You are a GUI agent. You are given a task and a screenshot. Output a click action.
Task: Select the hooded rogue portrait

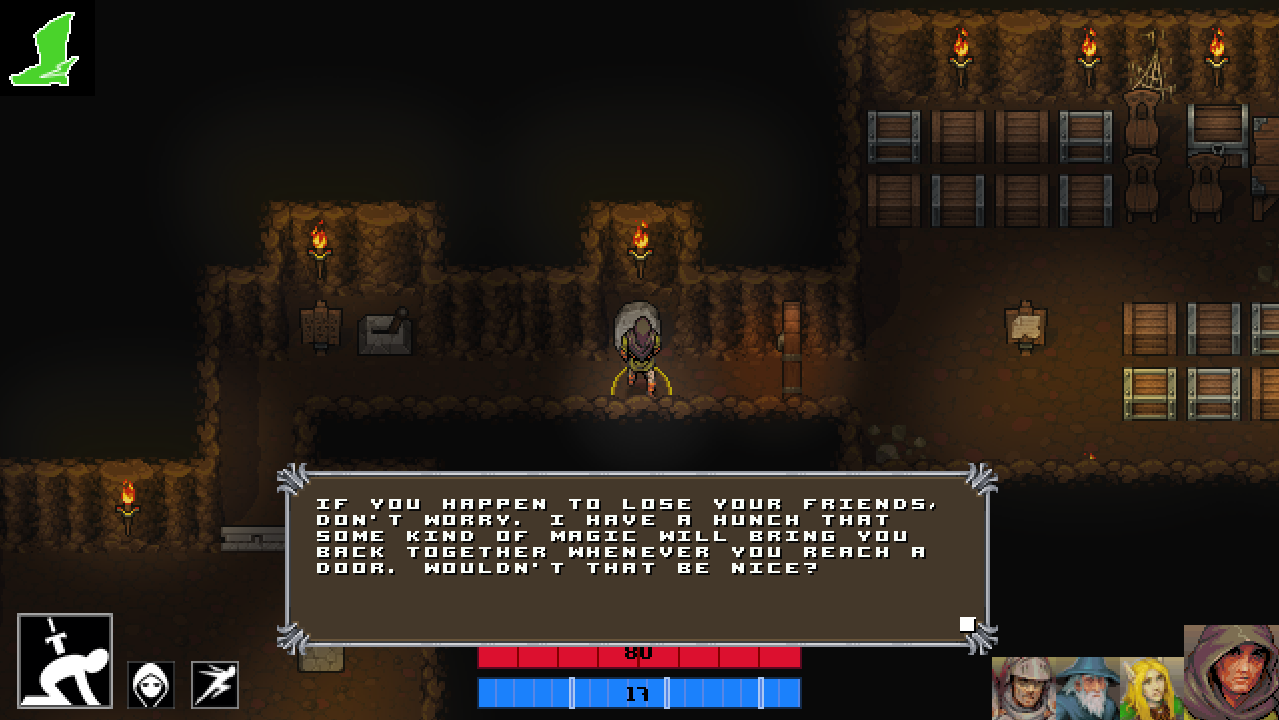tap(1232, 672)
